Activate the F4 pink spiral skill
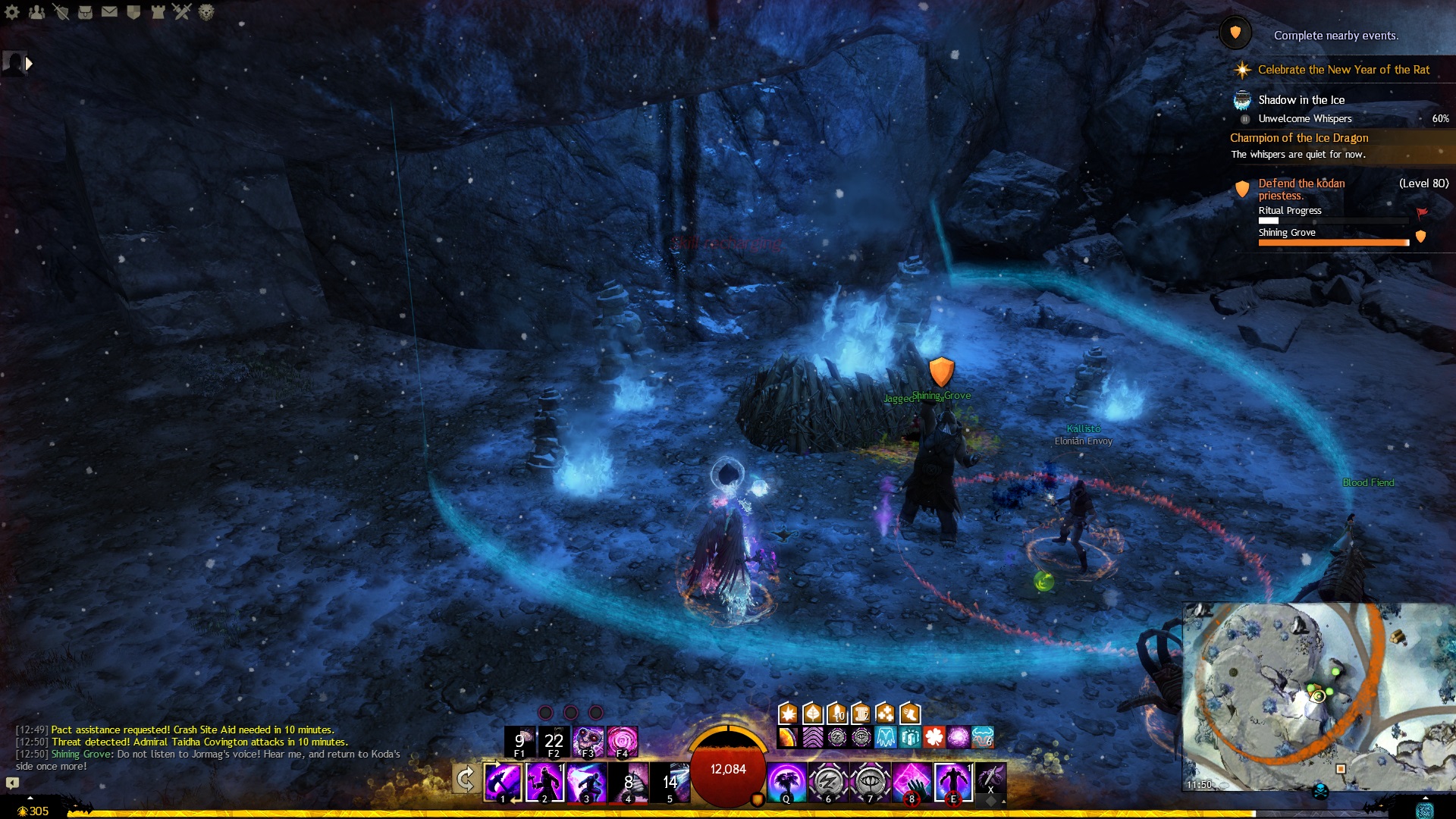 click(622, 741)
